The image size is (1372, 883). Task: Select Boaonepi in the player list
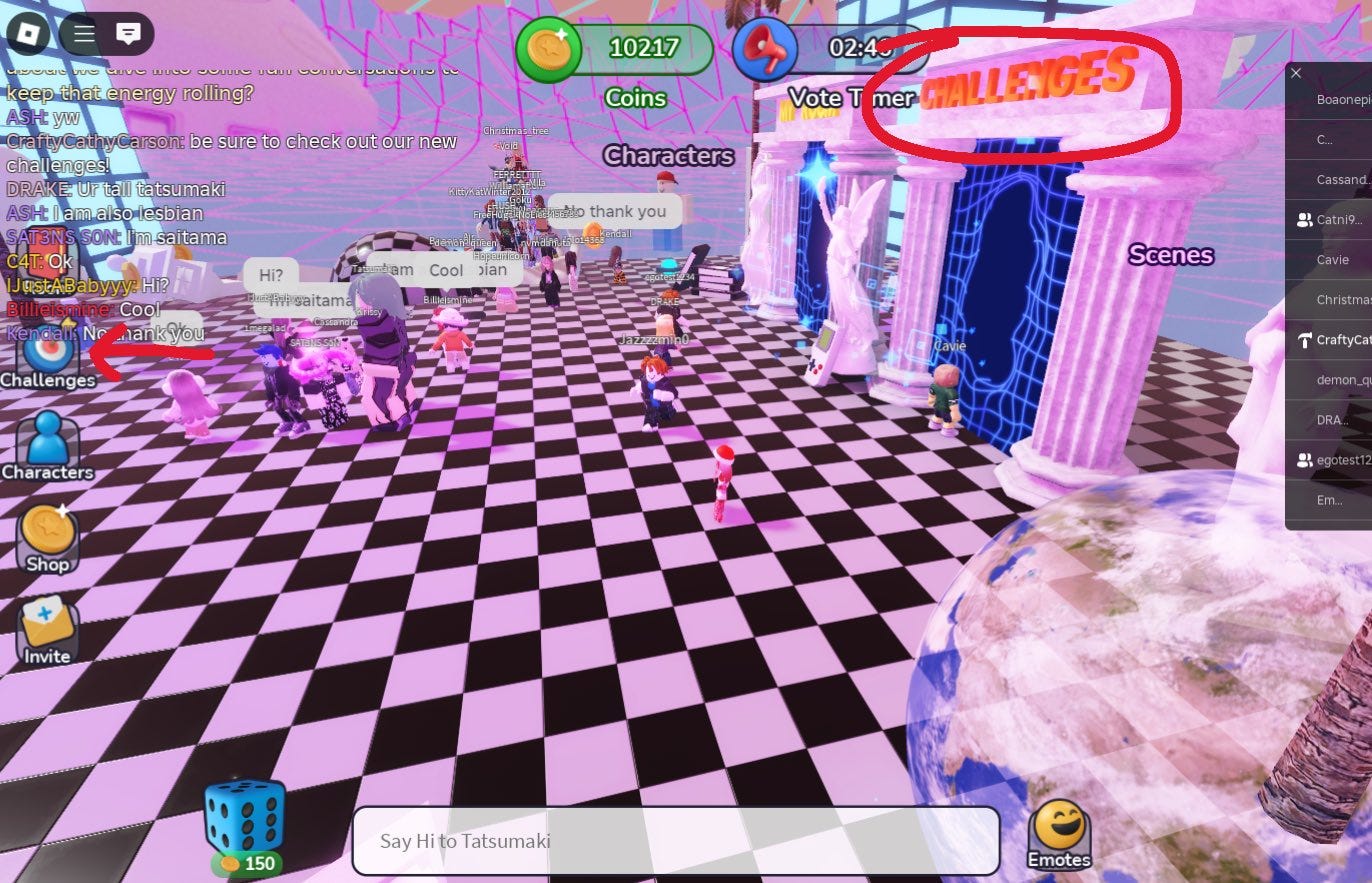pyautogui.click(x=1340, y=99)
